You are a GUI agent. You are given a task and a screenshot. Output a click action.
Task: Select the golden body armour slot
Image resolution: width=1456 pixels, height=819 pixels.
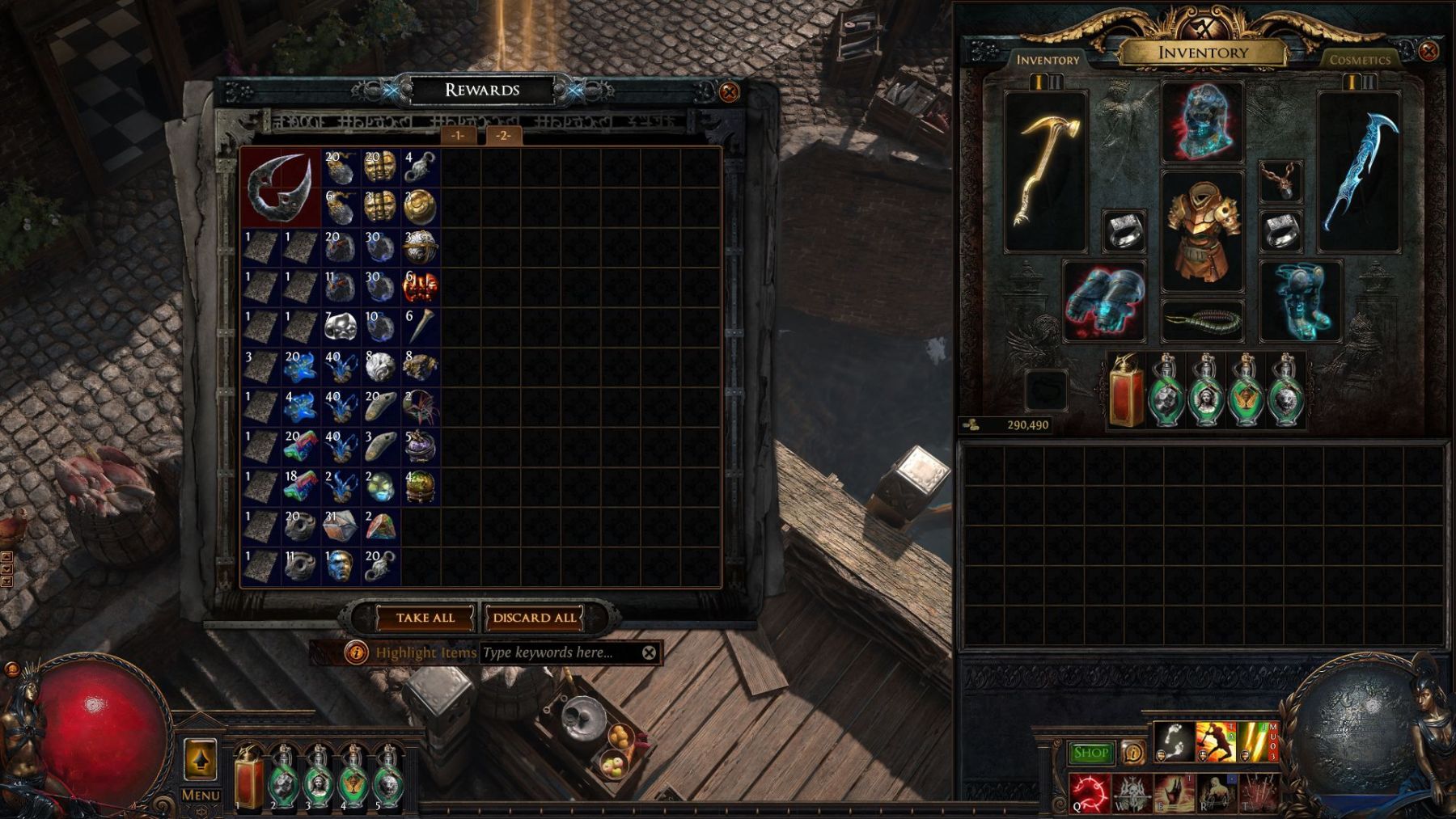tap(1202, 230)
